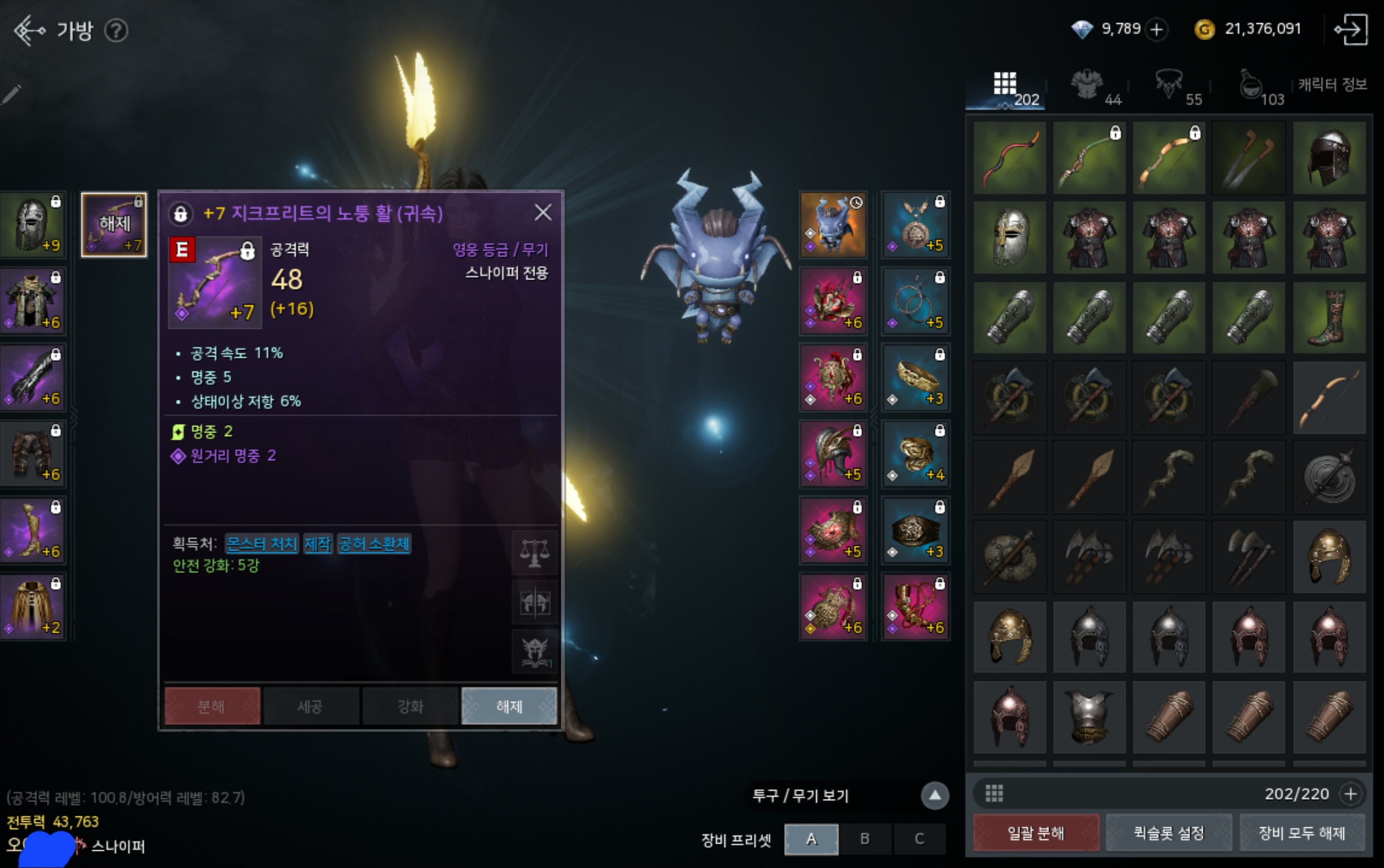The image size is (1384, 868).
Task: Close the weapon detail popup
Action: coord(543,213)
